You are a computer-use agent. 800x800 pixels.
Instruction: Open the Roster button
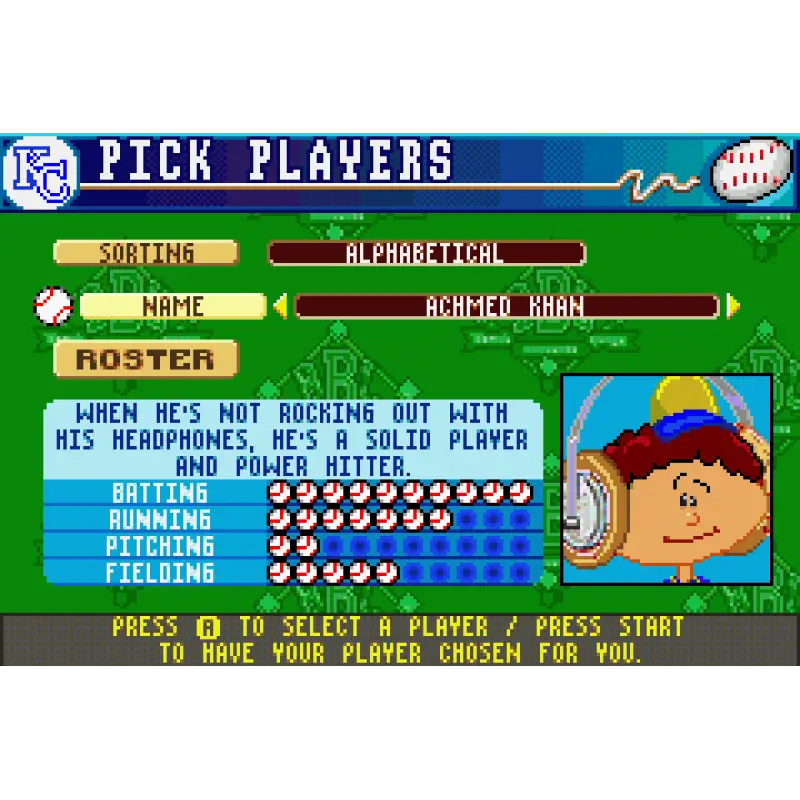[x=146, y=359]
